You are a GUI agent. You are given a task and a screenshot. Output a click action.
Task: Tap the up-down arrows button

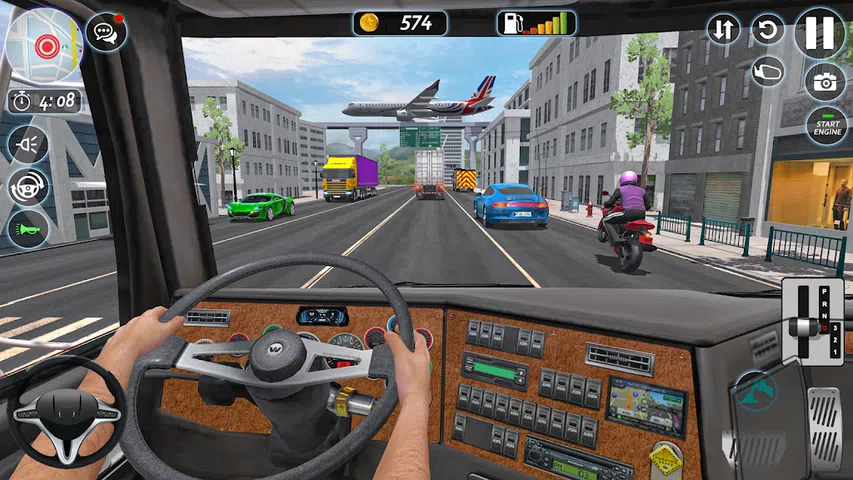(x=723, y=29)
